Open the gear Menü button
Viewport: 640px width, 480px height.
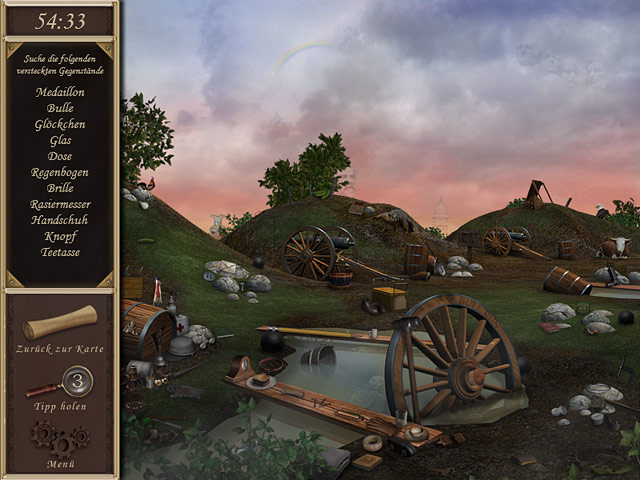[x=59, y=439]
